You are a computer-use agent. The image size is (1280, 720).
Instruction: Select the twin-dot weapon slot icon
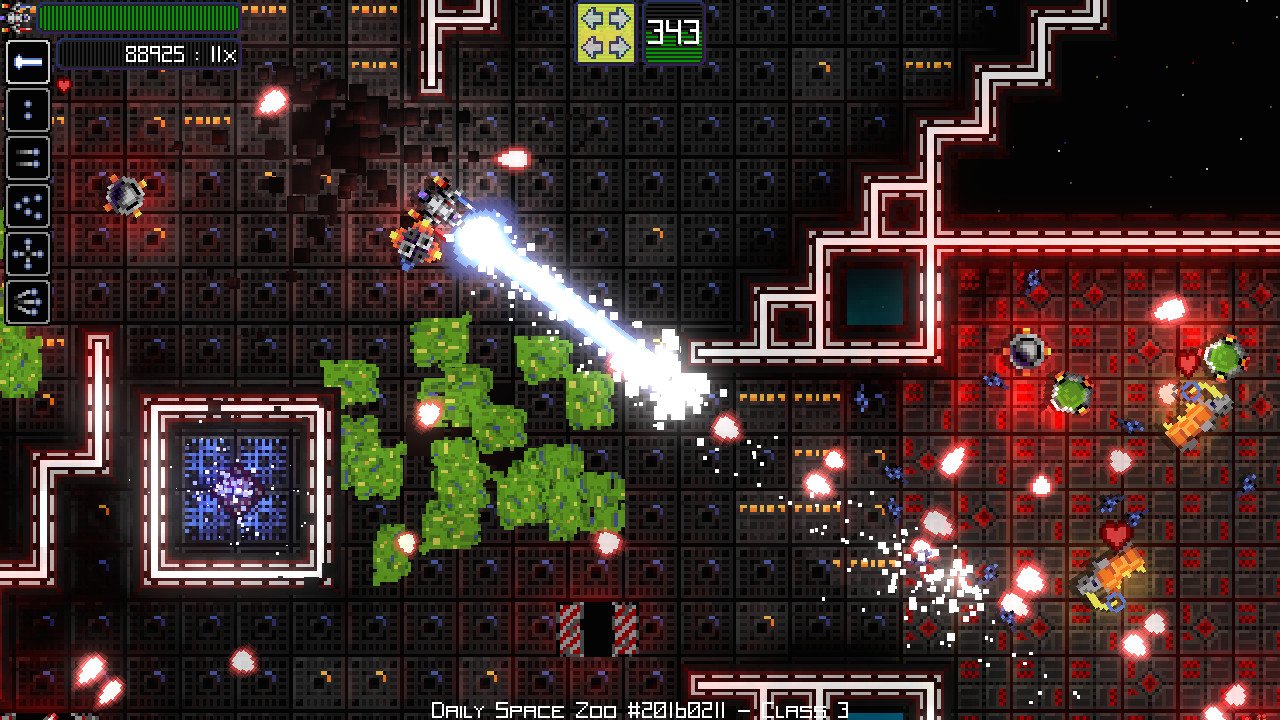[x=27, y=108]
